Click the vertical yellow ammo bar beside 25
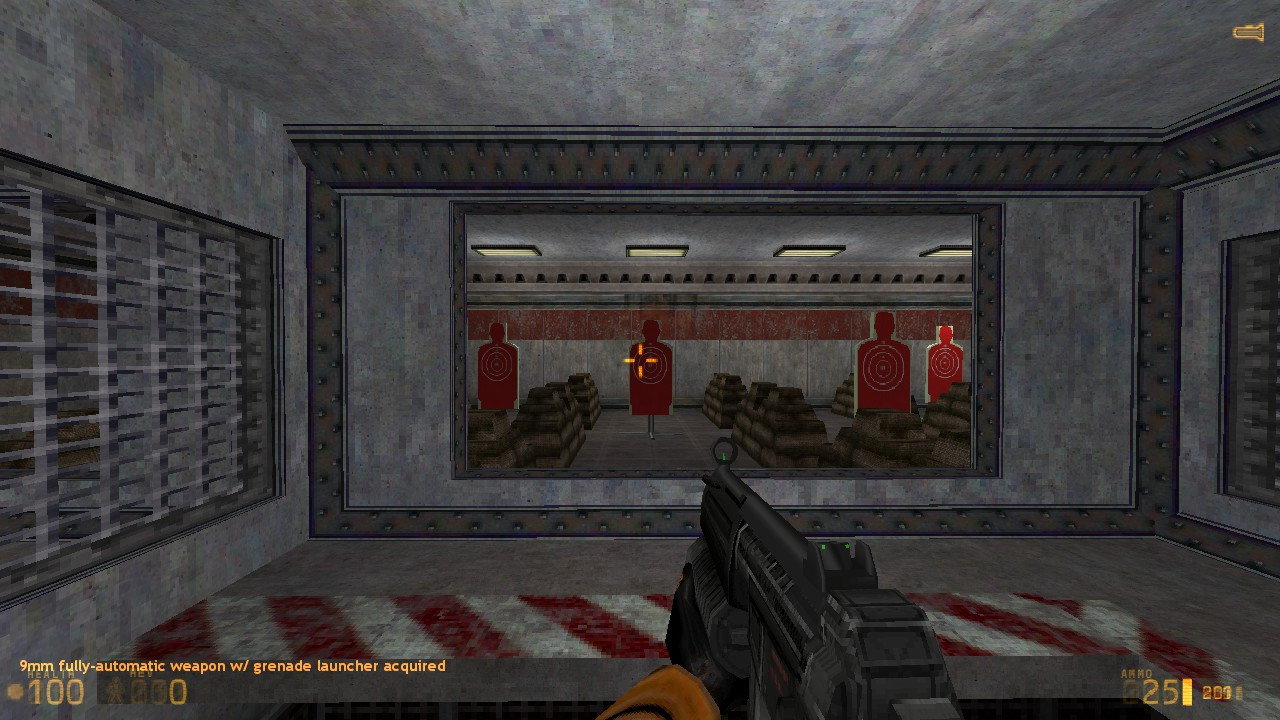Viewport: 1280px width, 720px height. (x=1186, y=691)
